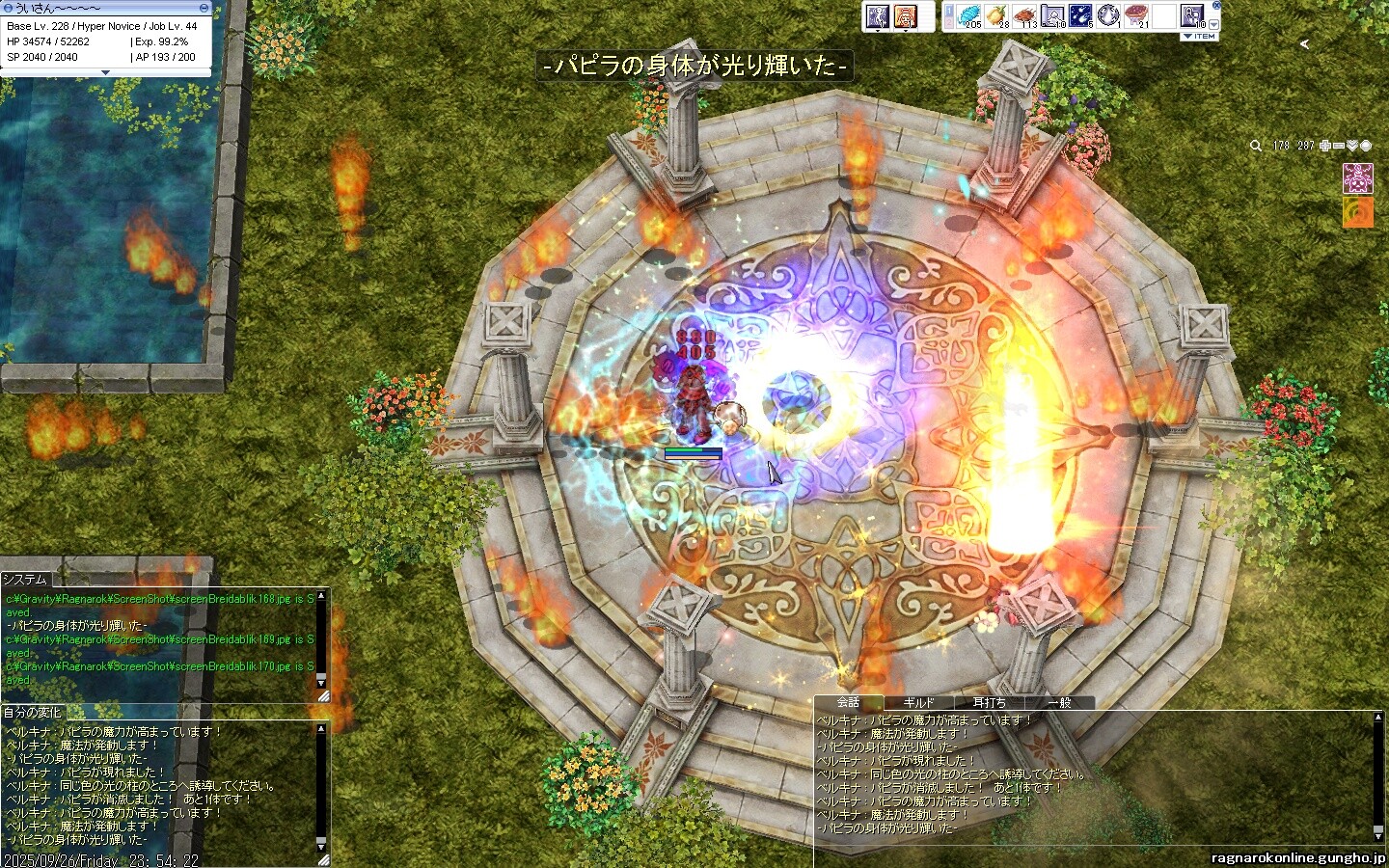
Task: Zoom in the minimap with the plus button
Action: tap(1325, 146)
